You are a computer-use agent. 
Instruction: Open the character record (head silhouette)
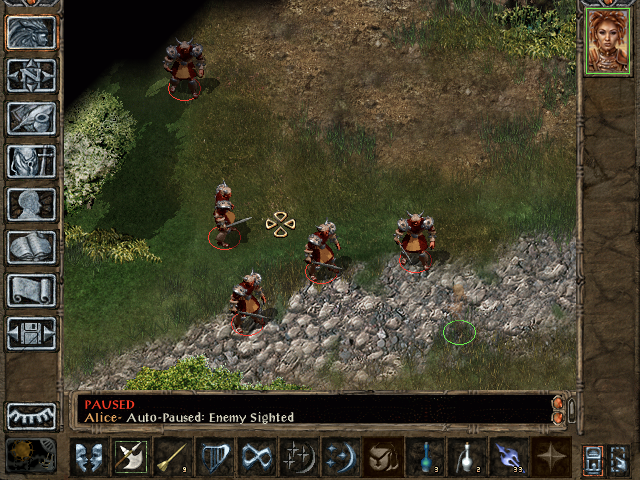(x=31, y=204)
